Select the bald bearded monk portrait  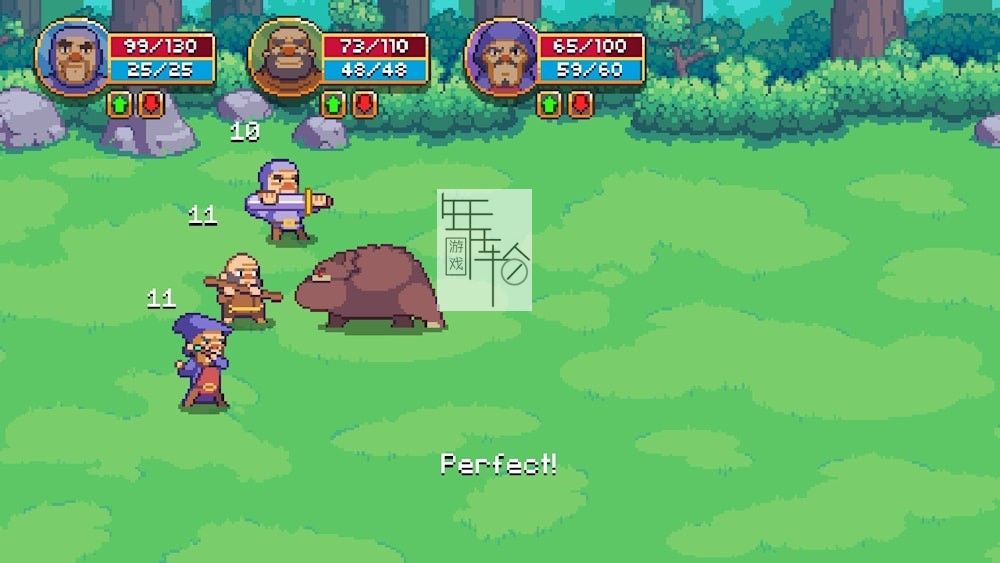click(285, 58)
